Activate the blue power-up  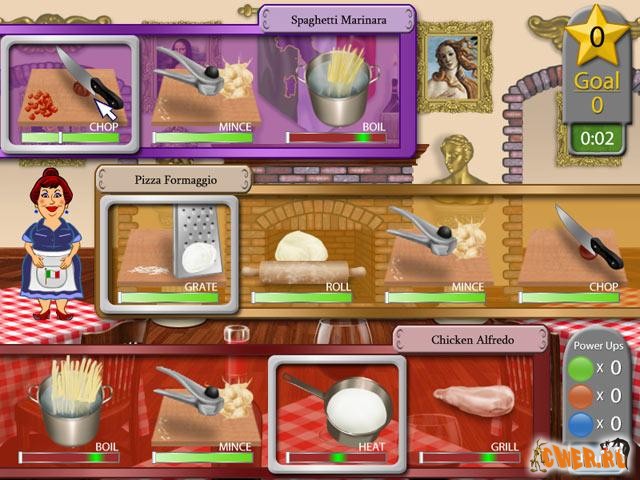coord(581,424)
